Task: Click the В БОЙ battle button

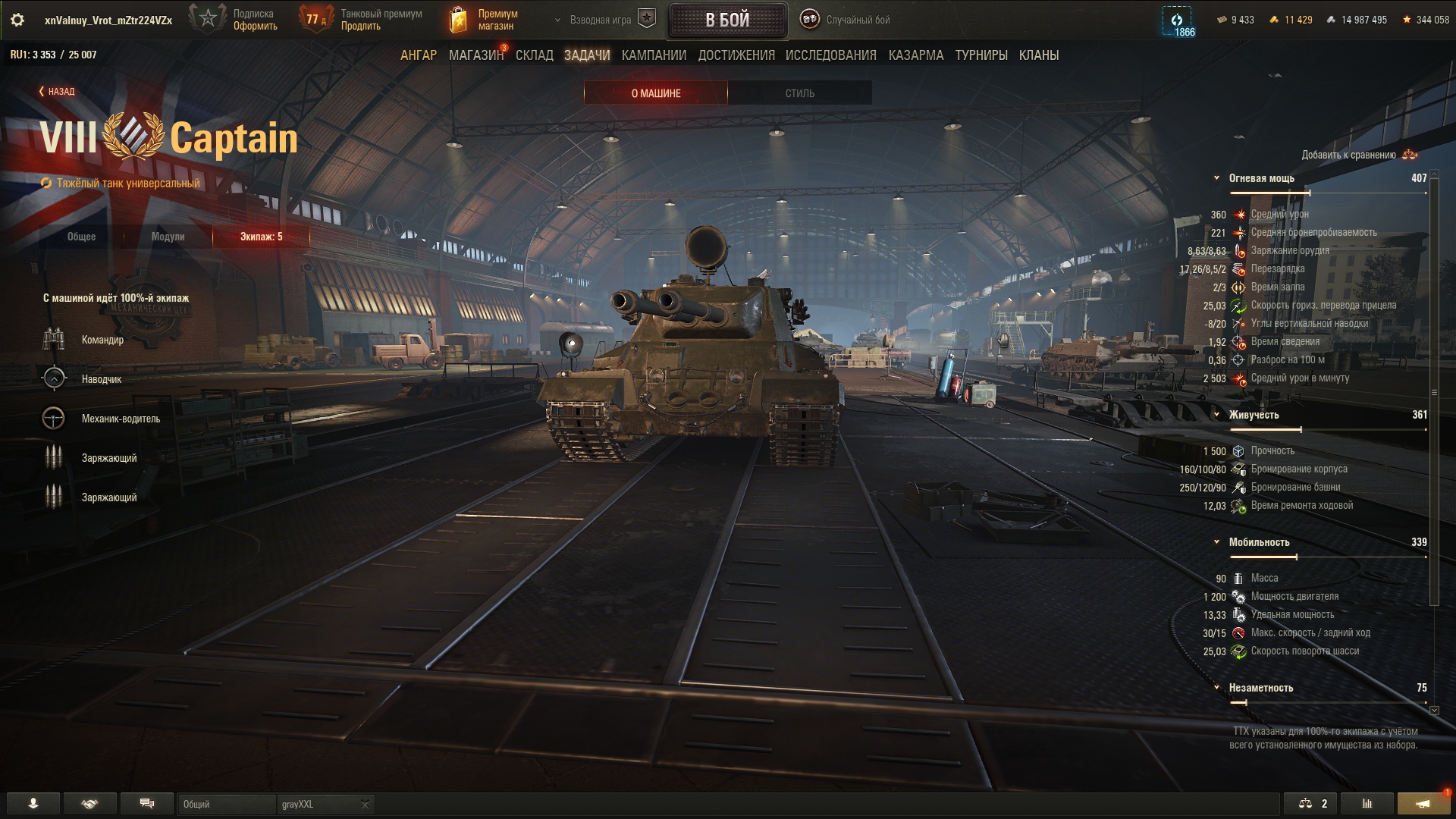Action: (x=727, y=20)
